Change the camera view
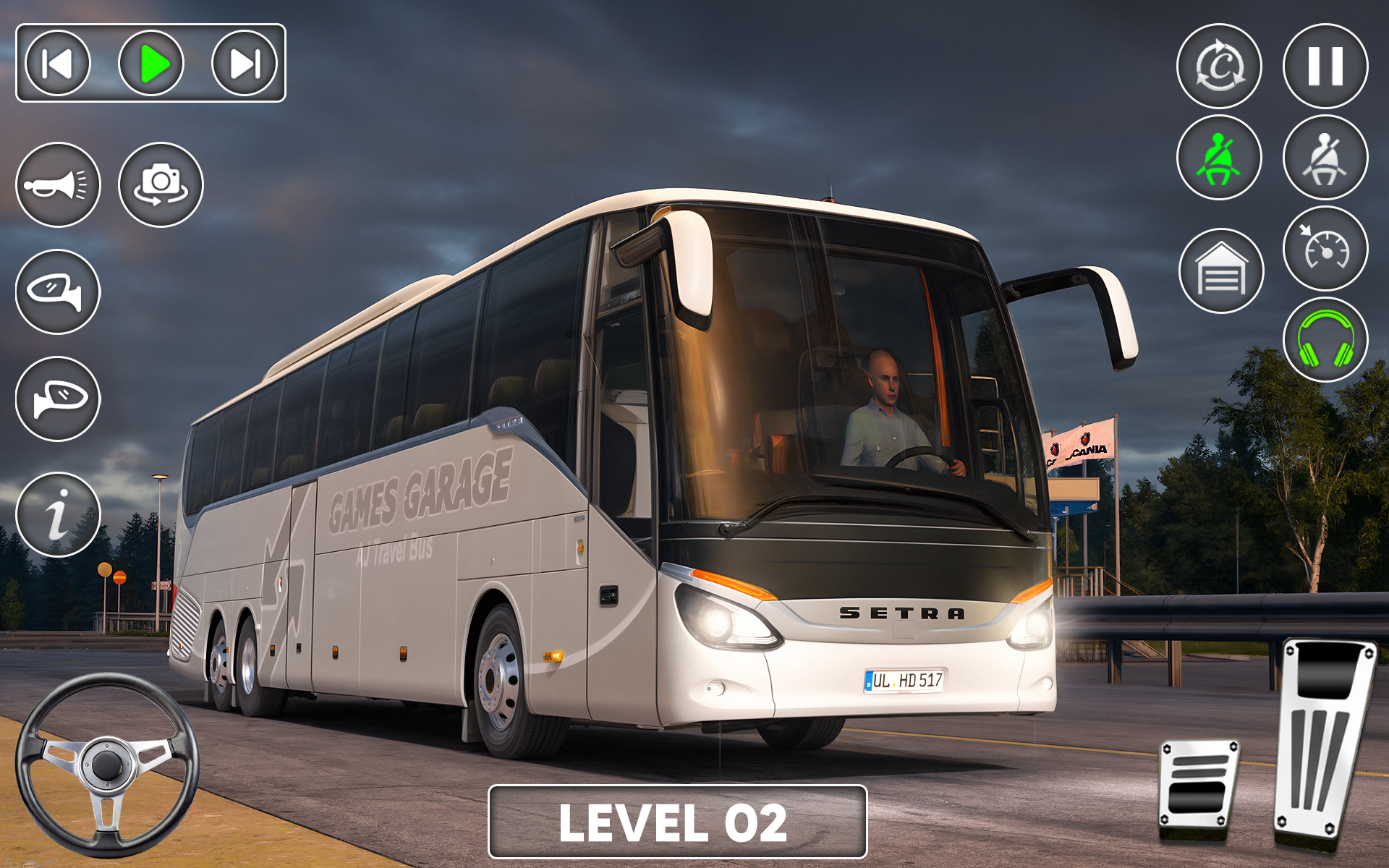 pos(159,184)
